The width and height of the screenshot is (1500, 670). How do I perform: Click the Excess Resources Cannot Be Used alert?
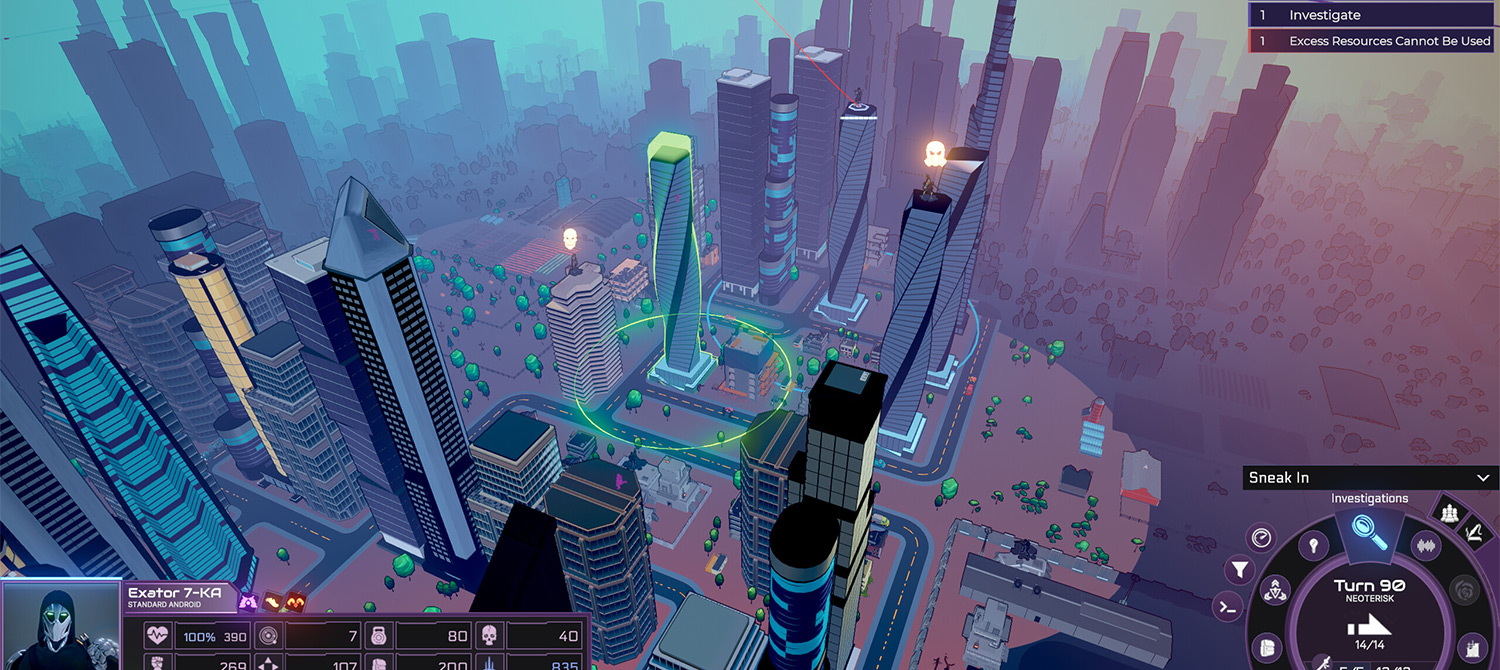1372,41
